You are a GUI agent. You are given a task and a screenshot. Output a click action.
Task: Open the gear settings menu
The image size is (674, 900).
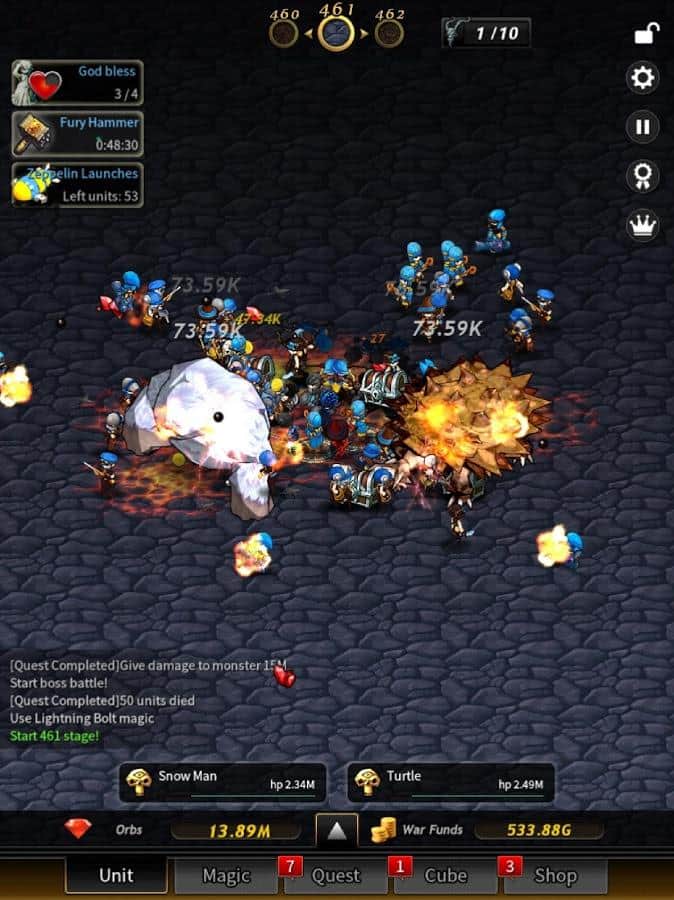(642, 77)
